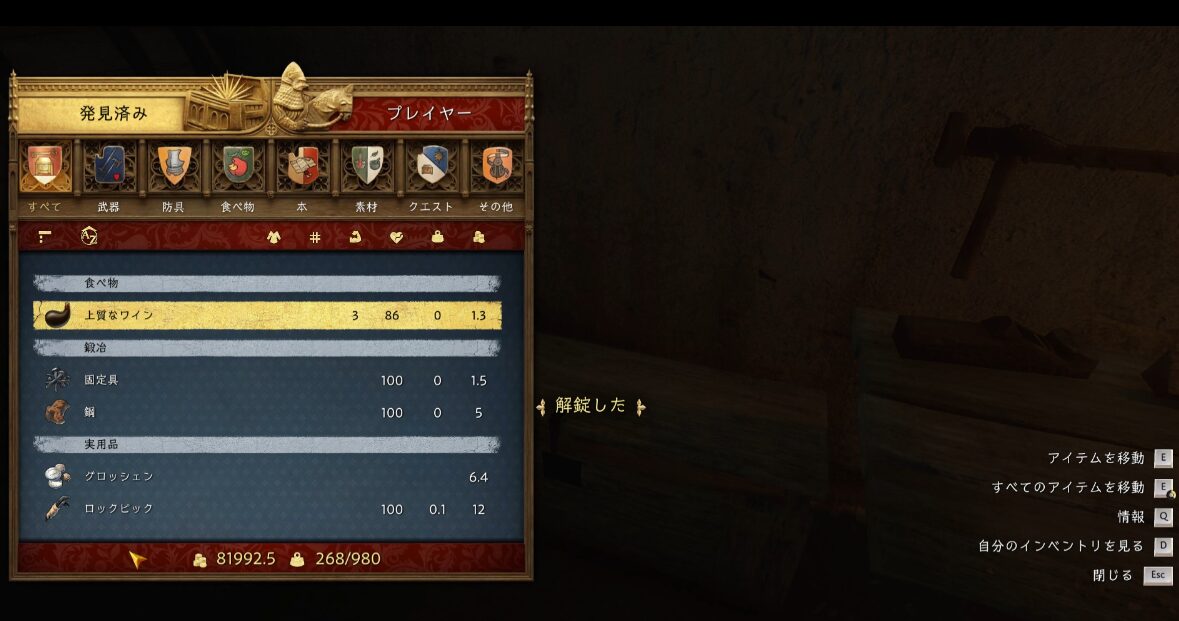
Task: Open the 食べ物 food category
Action: (x=237, y=167)
